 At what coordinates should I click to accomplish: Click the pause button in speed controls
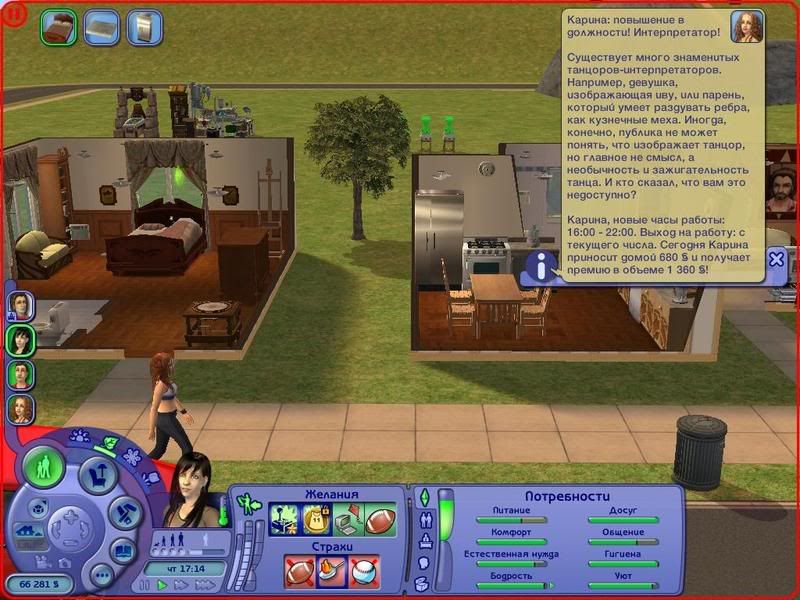pyautogui.click(x=147, y=585)
